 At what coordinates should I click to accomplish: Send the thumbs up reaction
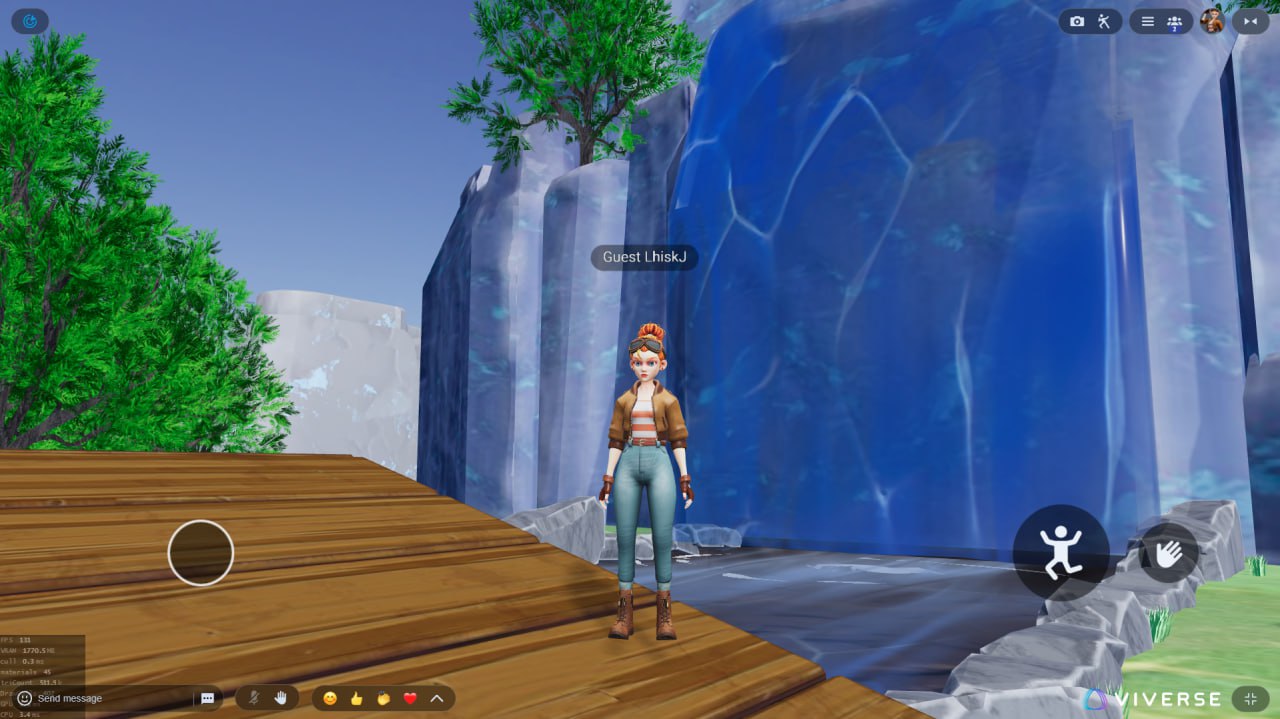356,698
